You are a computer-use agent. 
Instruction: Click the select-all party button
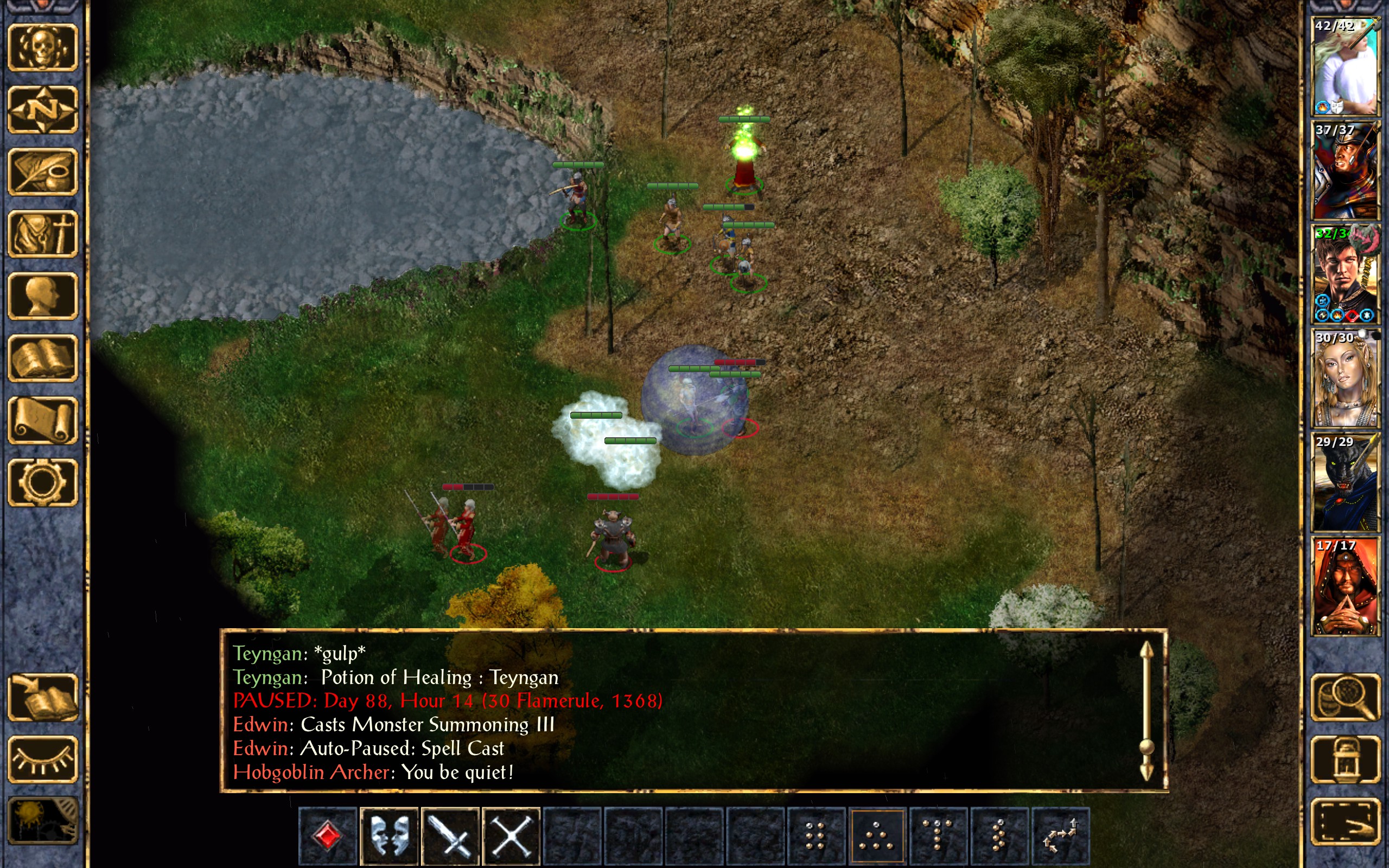point(1346,821)
